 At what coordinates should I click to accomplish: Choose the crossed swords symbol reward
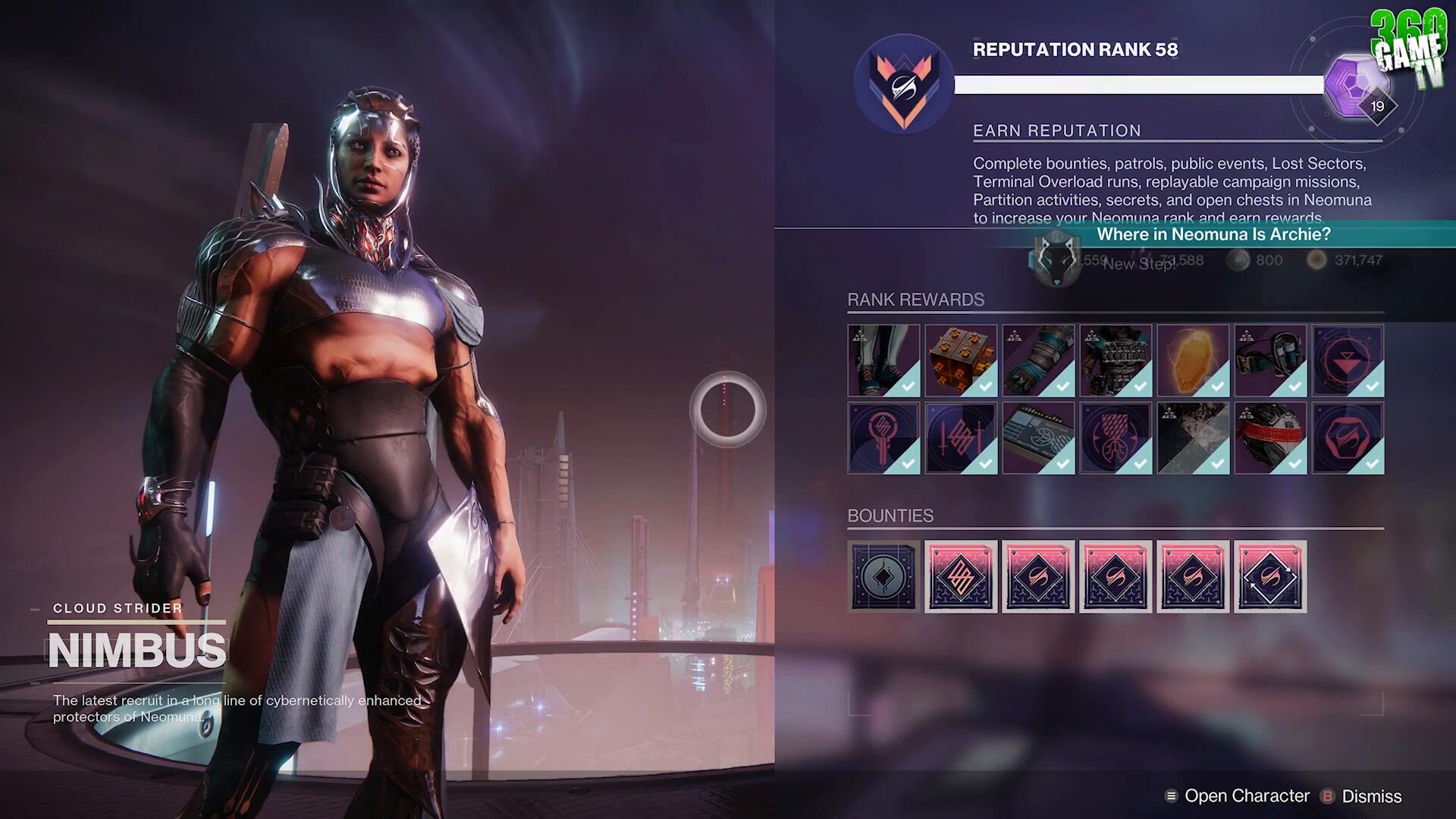tap(961, 438)
